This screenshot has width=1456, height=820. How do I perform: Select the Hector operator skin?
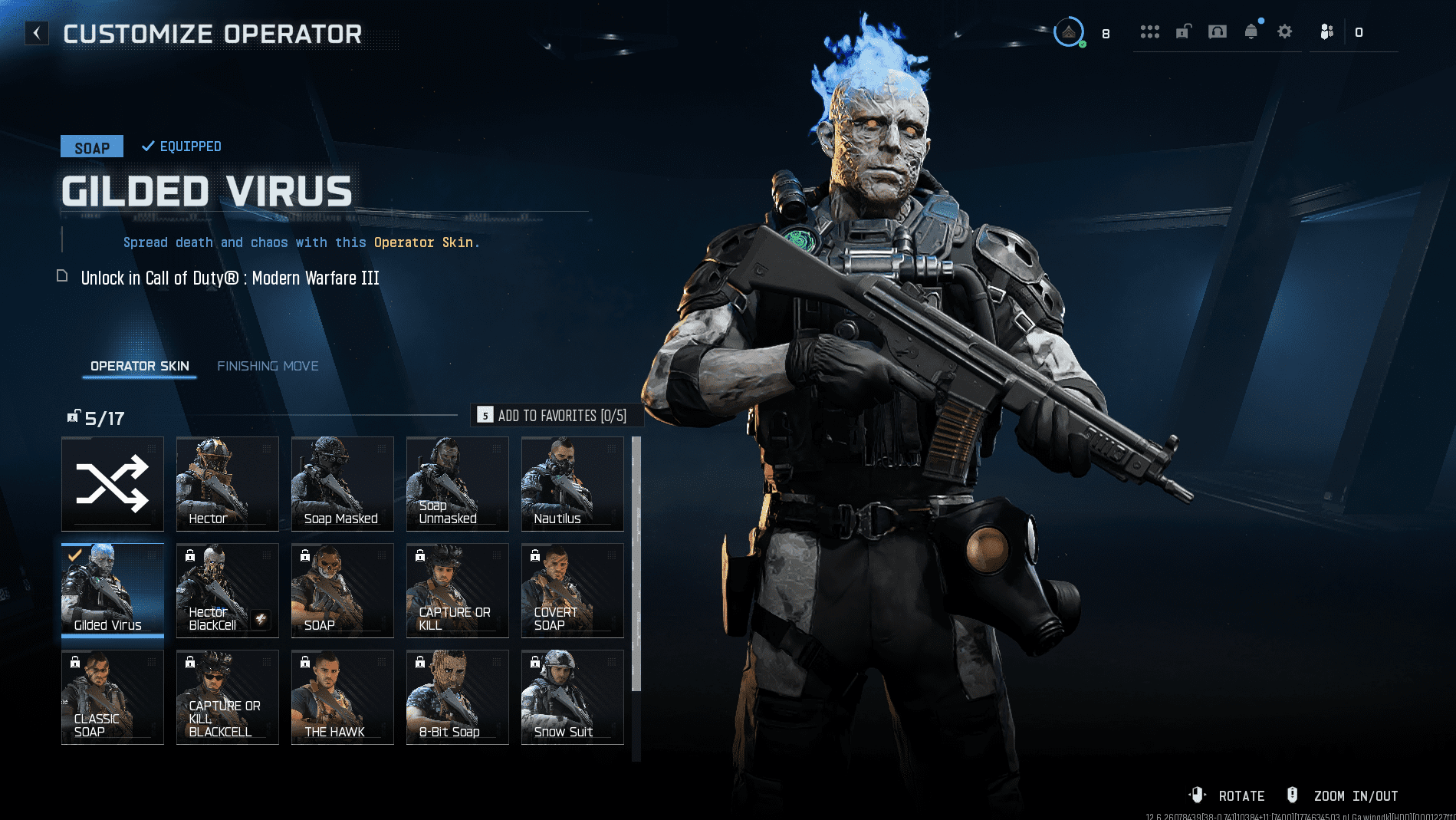[228, 484]
